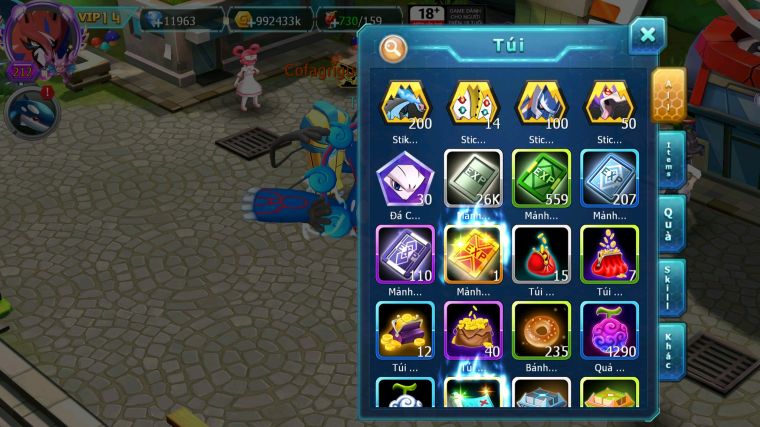Pick the sticker item with quantity 14

473,106
